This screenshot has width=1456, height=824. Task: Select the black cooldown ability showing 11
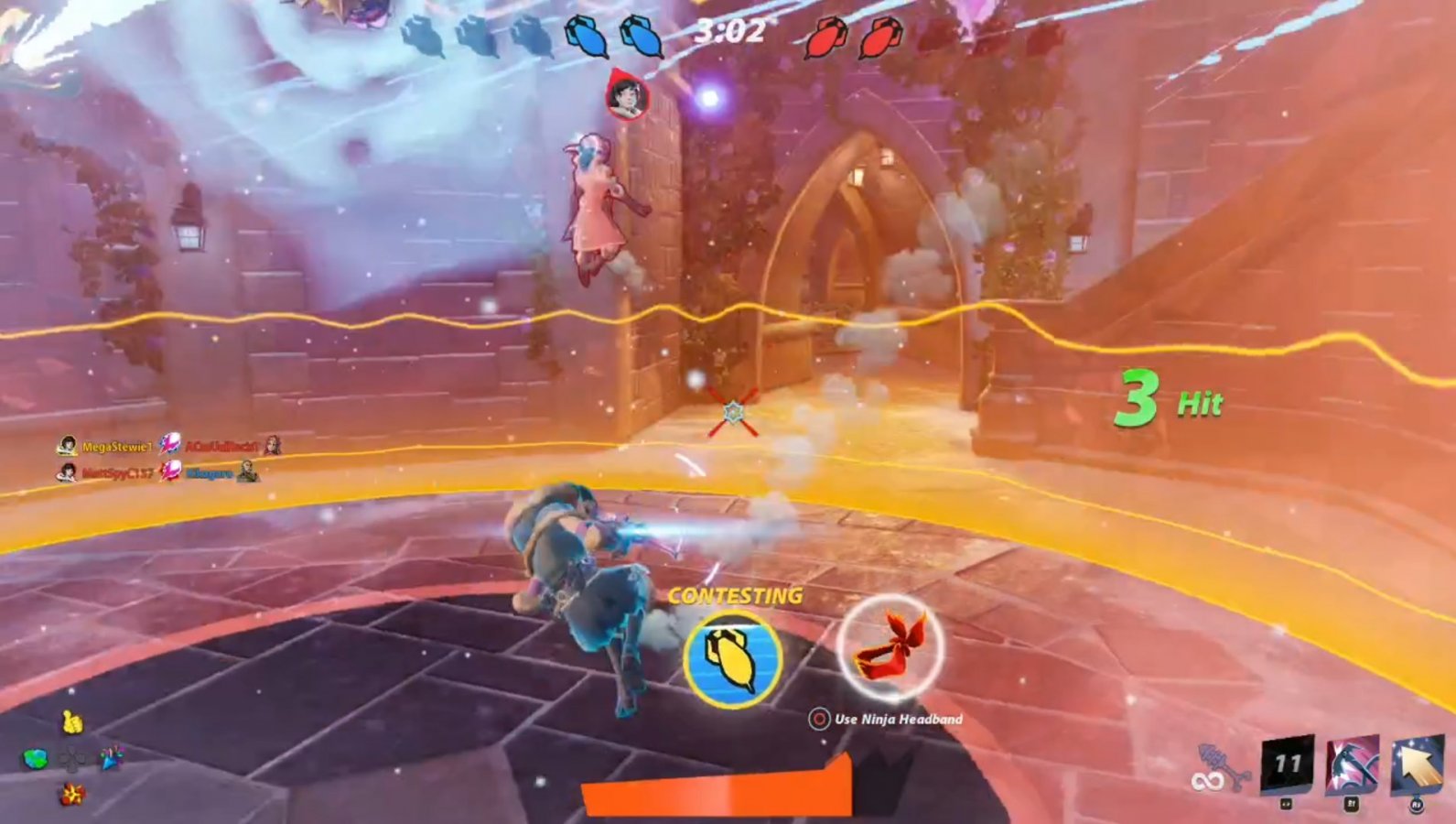pyautogui.click(x=1285, y=764)
